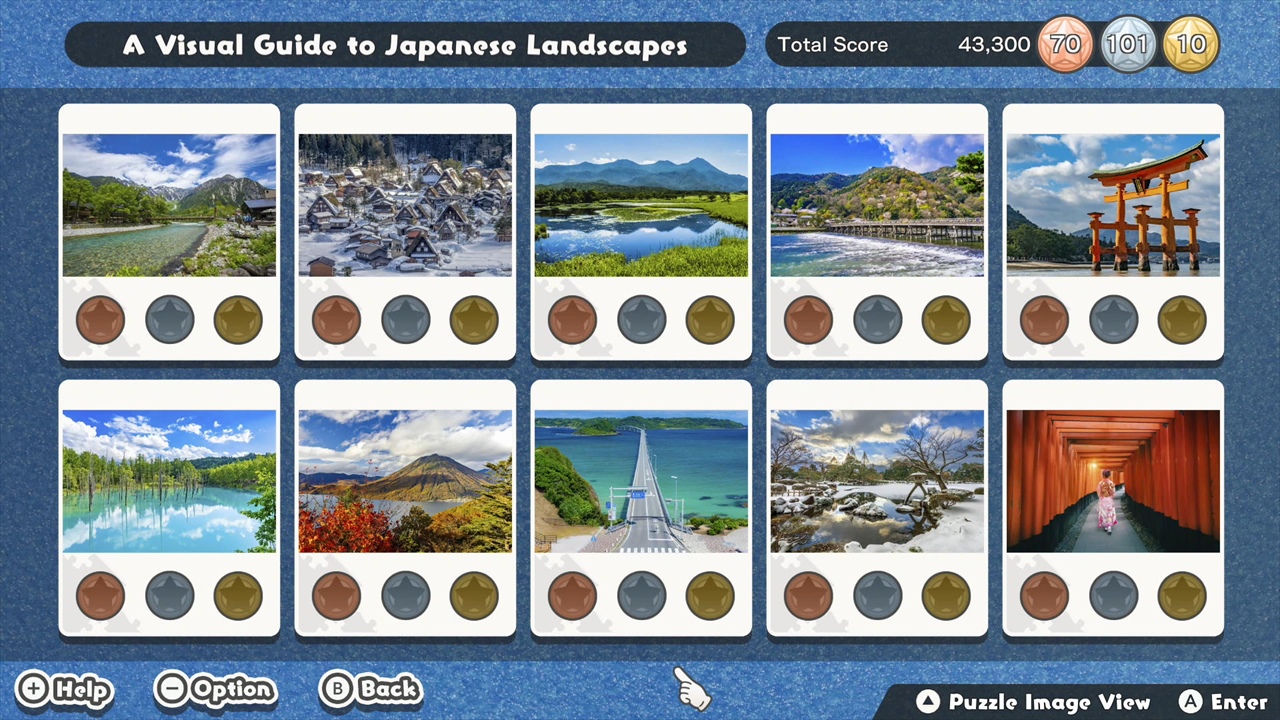This screenshot has width=1280, height=720.
Task: Open the Option menu
Action: (215, 689)
